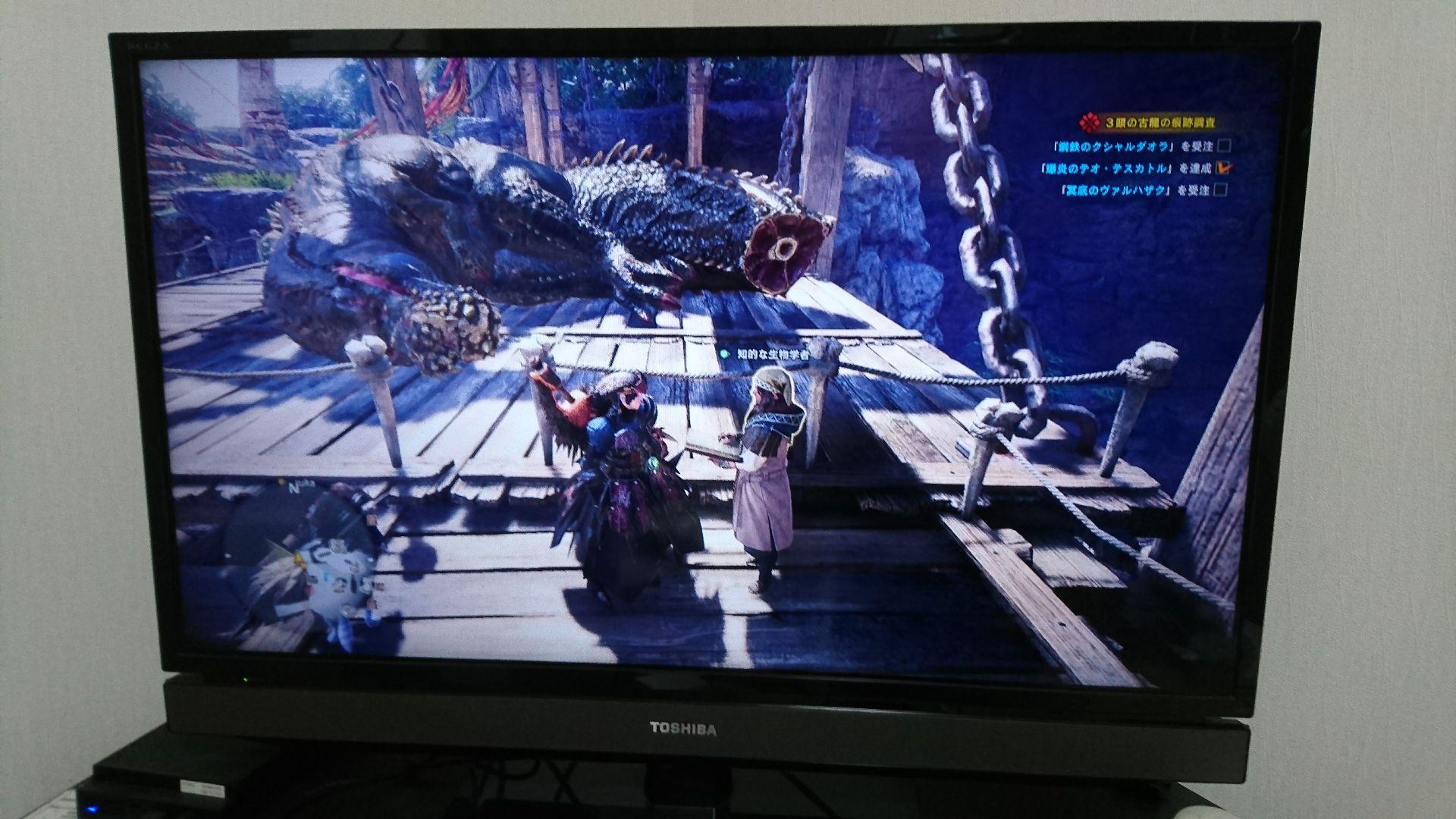The width and height of the screenshot is (1456, 819).
Task: Click the red quest emblem icon
Action: coord(1090,122)
